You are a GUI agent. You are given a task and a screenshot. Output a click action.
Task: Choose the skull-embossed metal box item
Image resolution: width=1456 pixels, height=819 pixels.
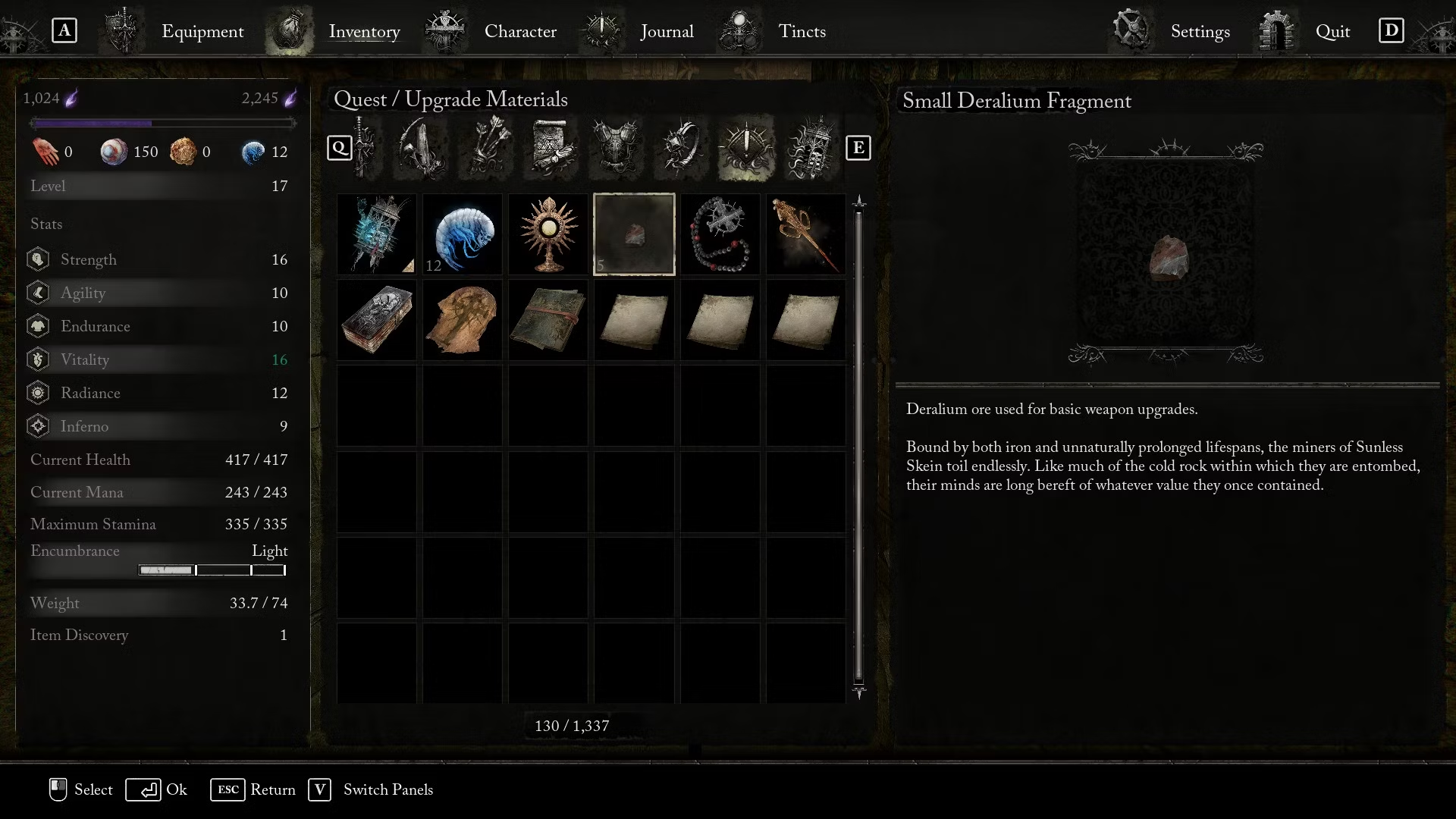[376, 320]
